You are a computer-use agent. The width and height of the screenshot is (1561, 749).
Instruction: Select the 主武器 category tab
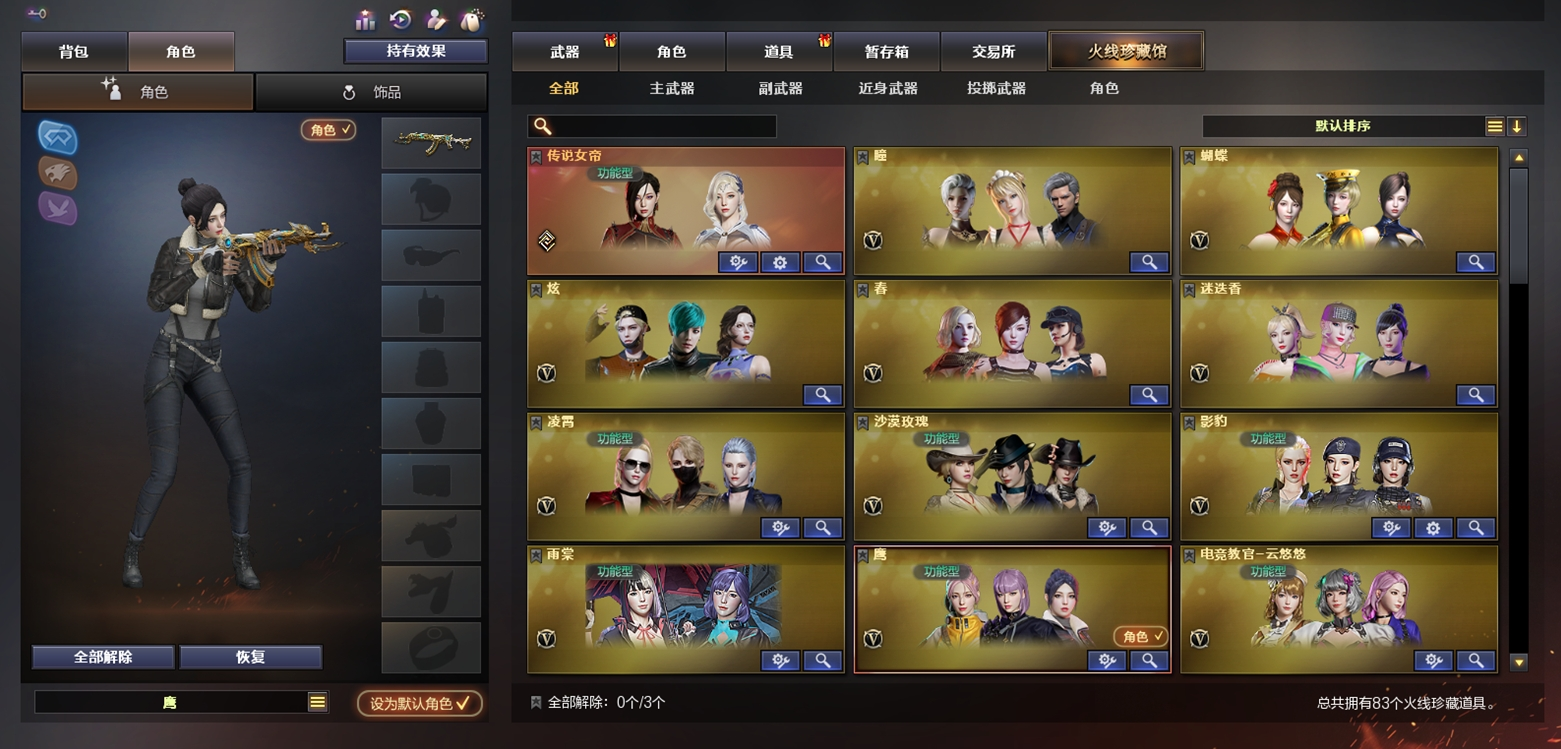(669, 88)
